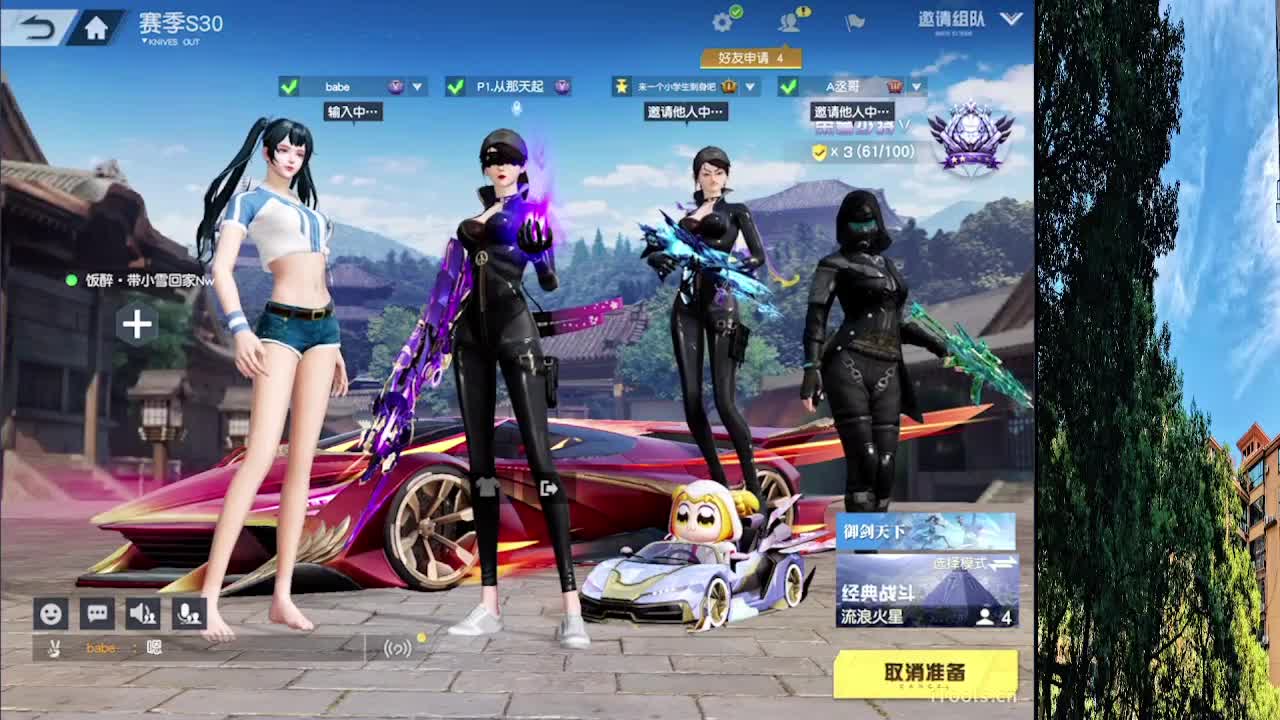Open the settings gear menu
The height and width of the screenshot is (720, 1280).
(x=722, y=20)
